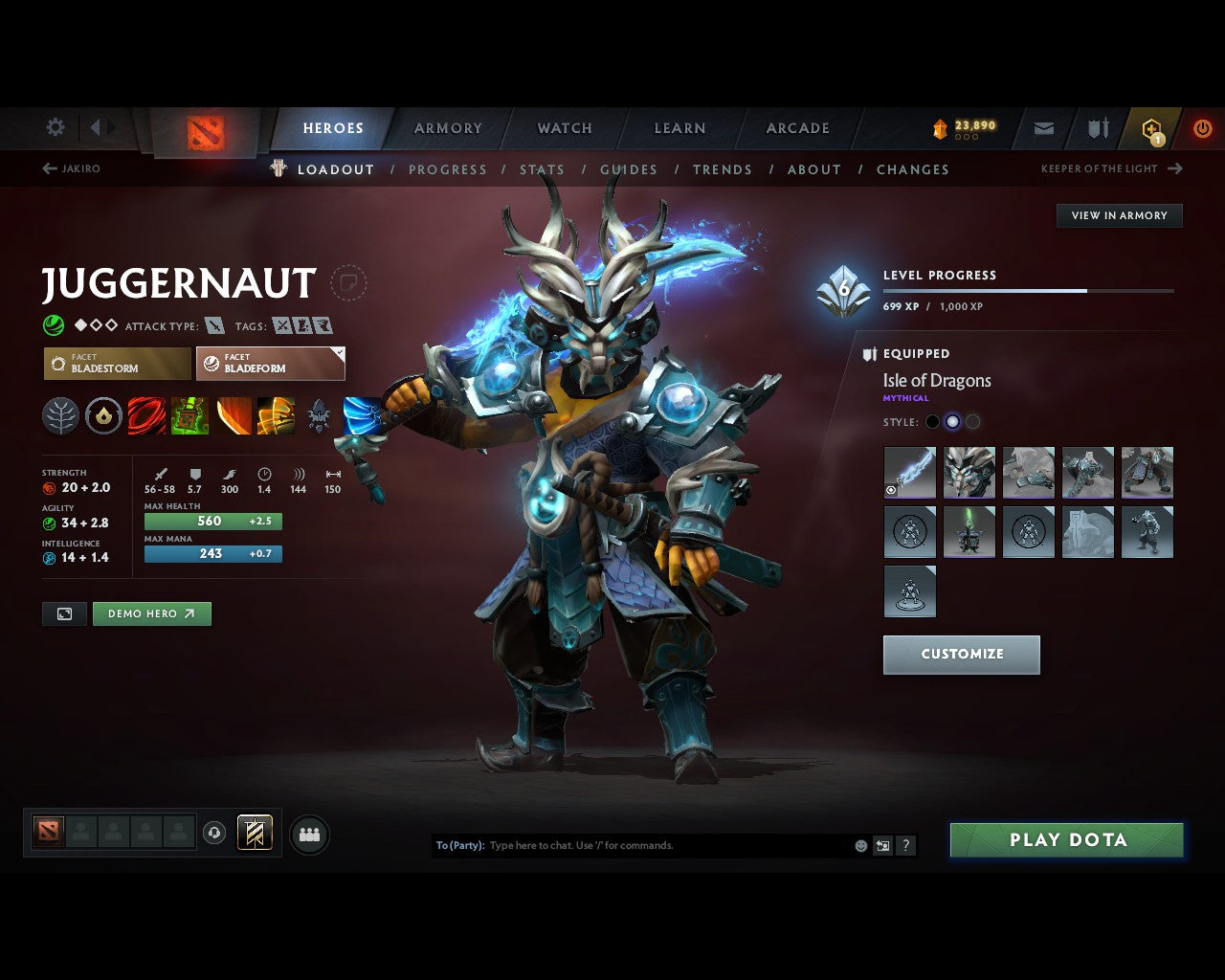Click the armory shield and sword icon
Viewport: 1225px width, 980px height.
point(1097,127)
